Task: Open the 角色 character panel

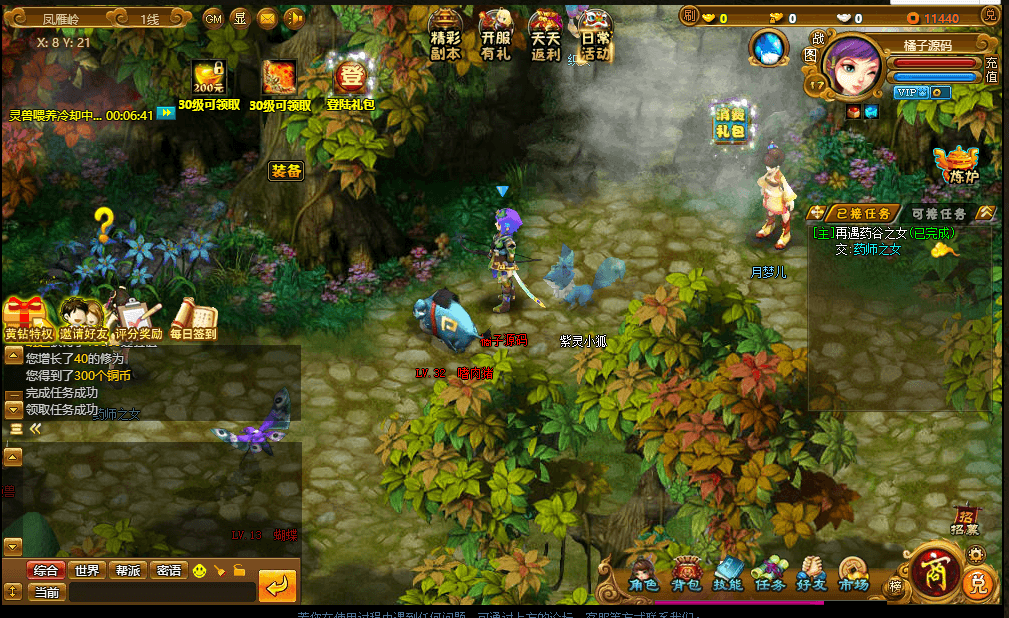Action: [x=643, y=573]
